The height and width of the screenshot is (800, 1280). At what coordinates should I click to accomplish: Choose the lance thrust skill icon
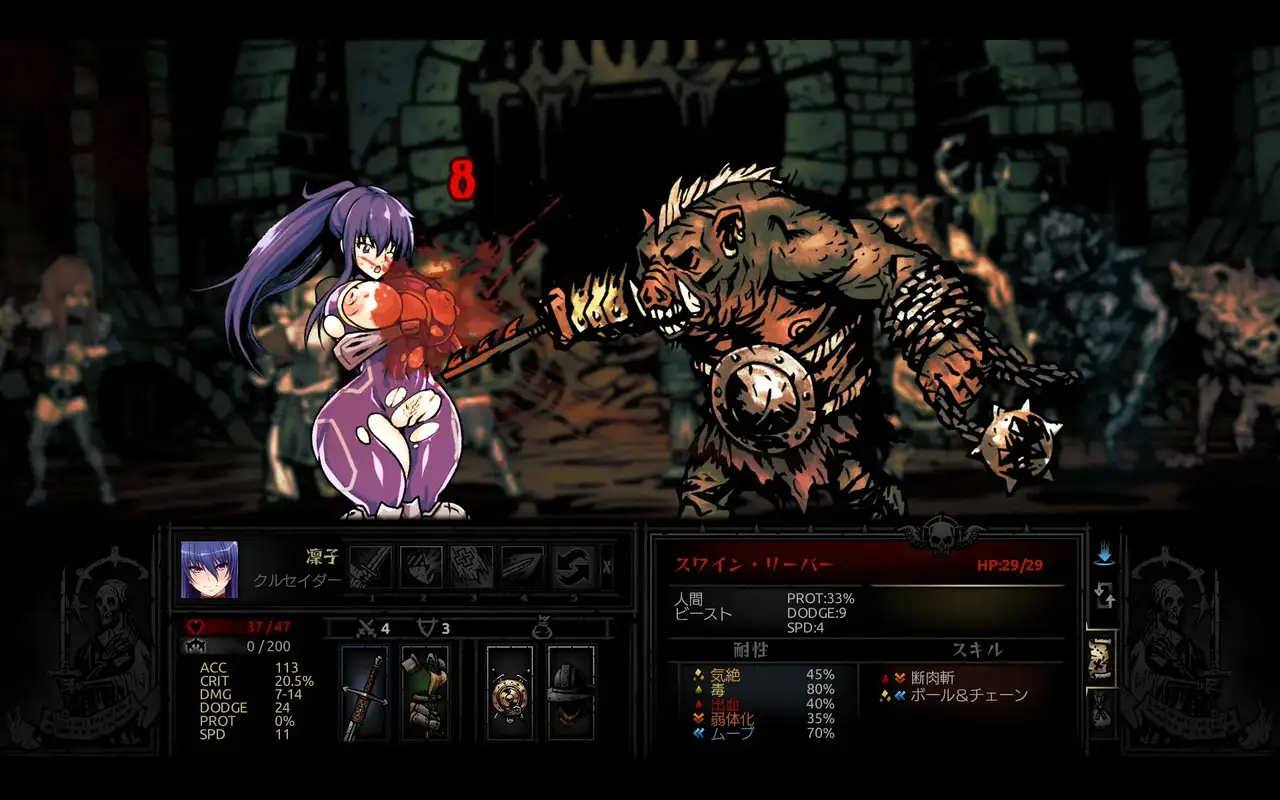(522, 567)
